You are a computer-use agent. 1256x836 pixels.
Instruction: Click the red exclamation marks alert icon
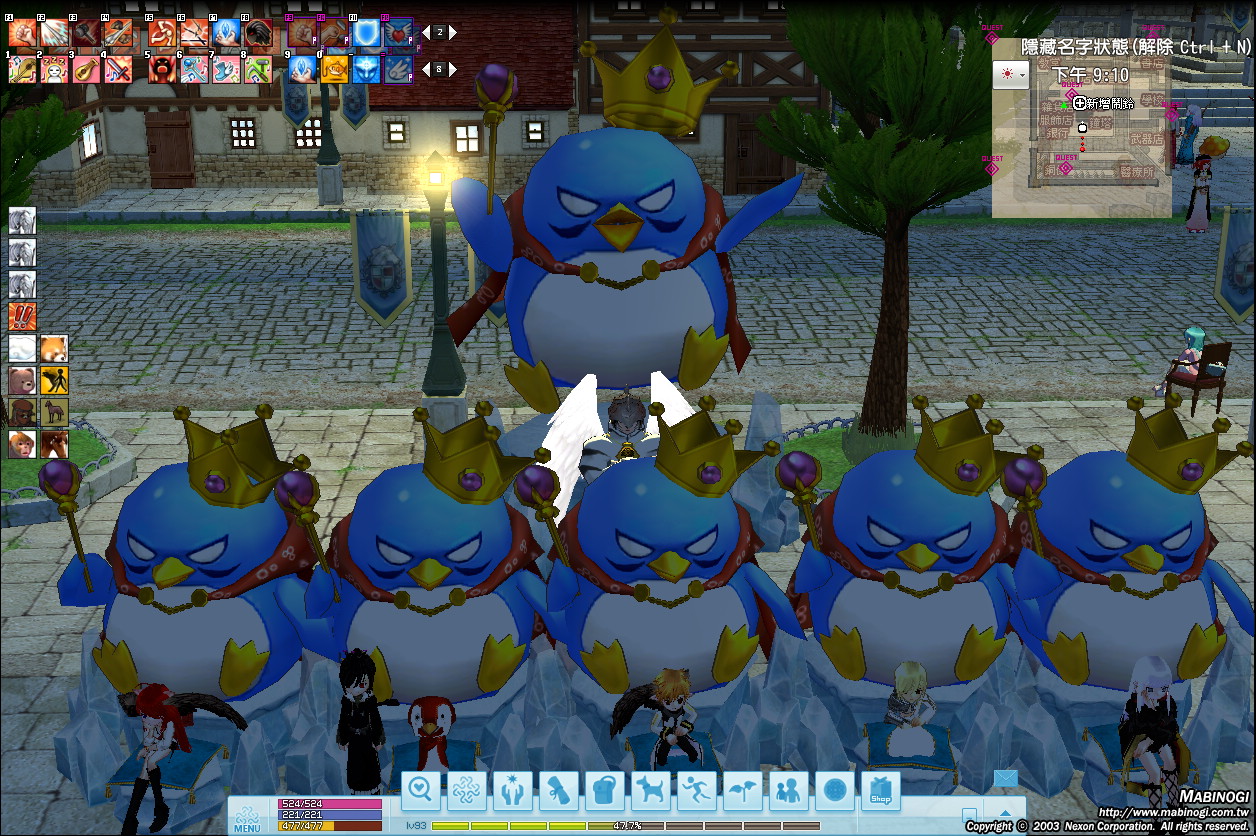click(22, 317)
